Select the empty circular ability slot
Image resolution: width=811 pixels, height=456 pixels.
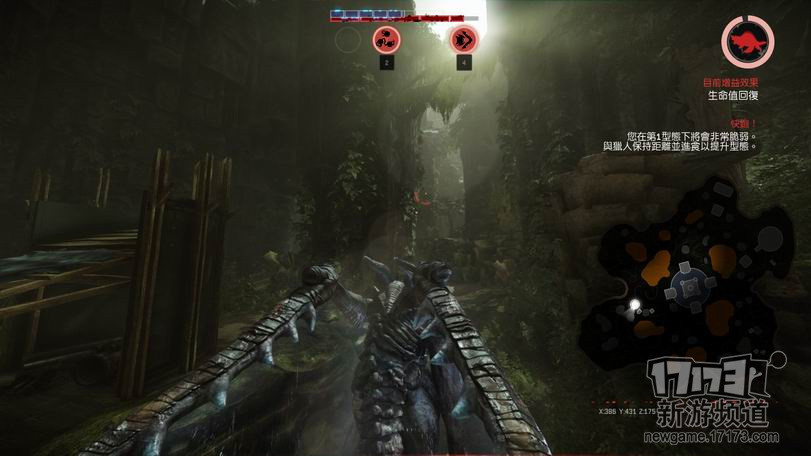(x=347, y=40)
